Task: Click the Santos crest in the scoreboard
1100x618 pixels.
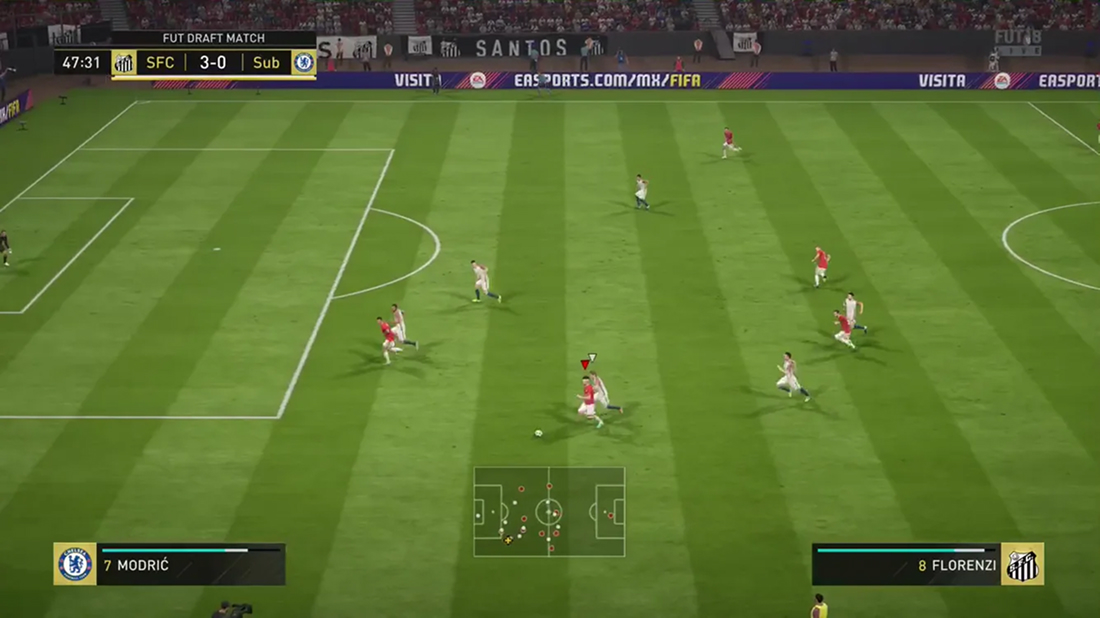Action: pyautogui.click(x=124, y=63)
